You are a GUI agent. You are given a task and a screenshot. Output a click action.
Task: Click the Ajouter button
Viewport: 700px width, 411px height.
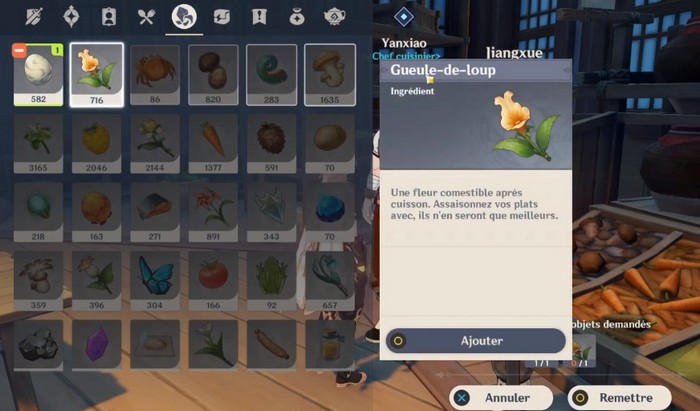(476, 340)
